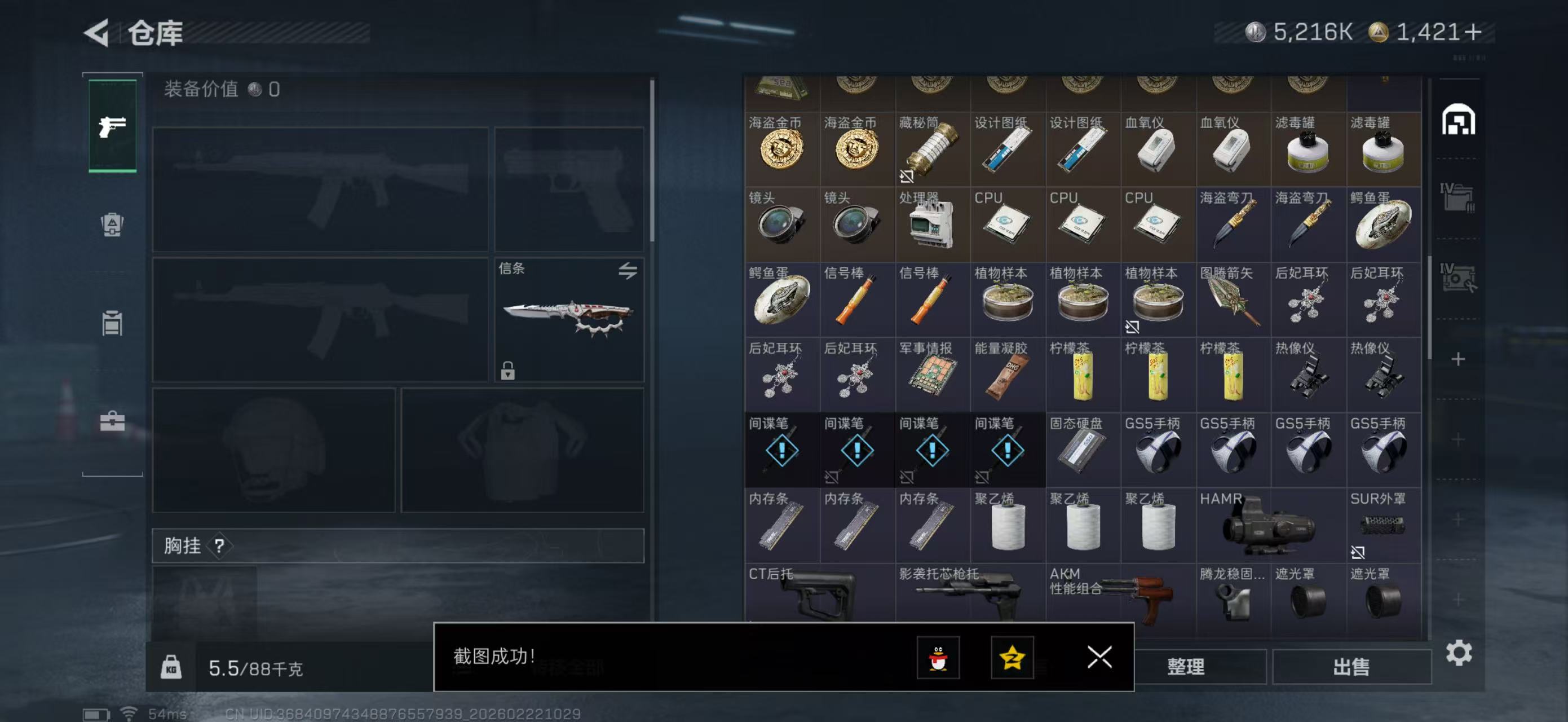Close the 截图成功 screenshot banner
The image size is (1568, 722).
pos(1099,657)
